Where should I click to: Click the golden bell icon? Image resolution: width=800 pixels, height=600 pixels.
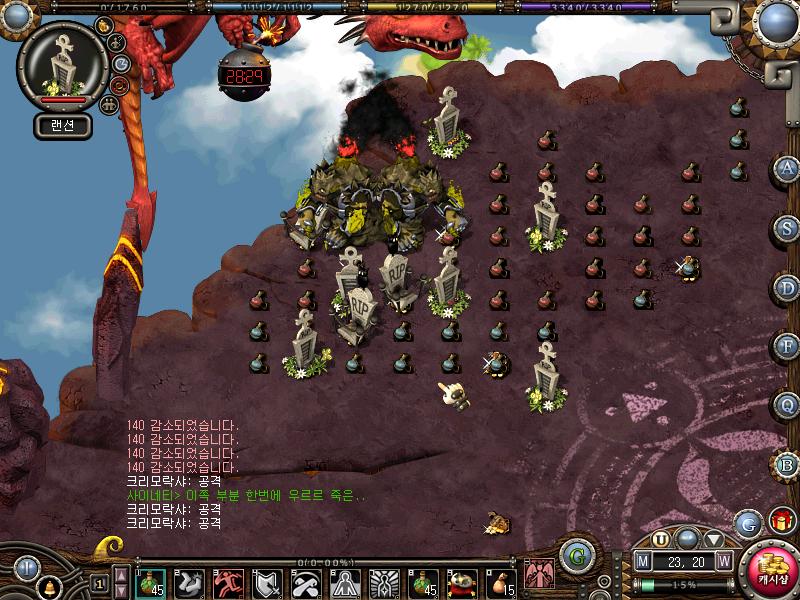(x=48, y=588)
